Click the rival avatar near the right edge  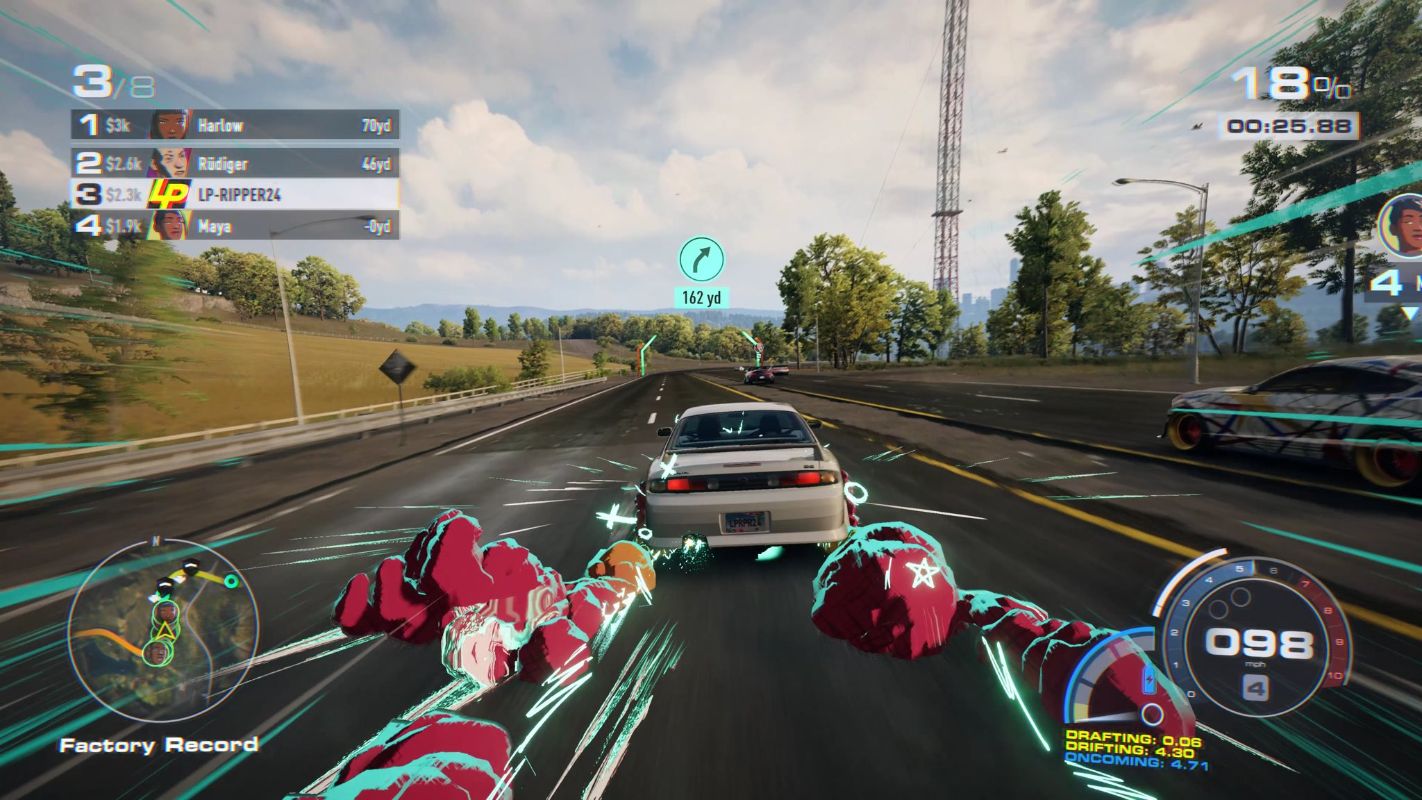pos(1402,227)
